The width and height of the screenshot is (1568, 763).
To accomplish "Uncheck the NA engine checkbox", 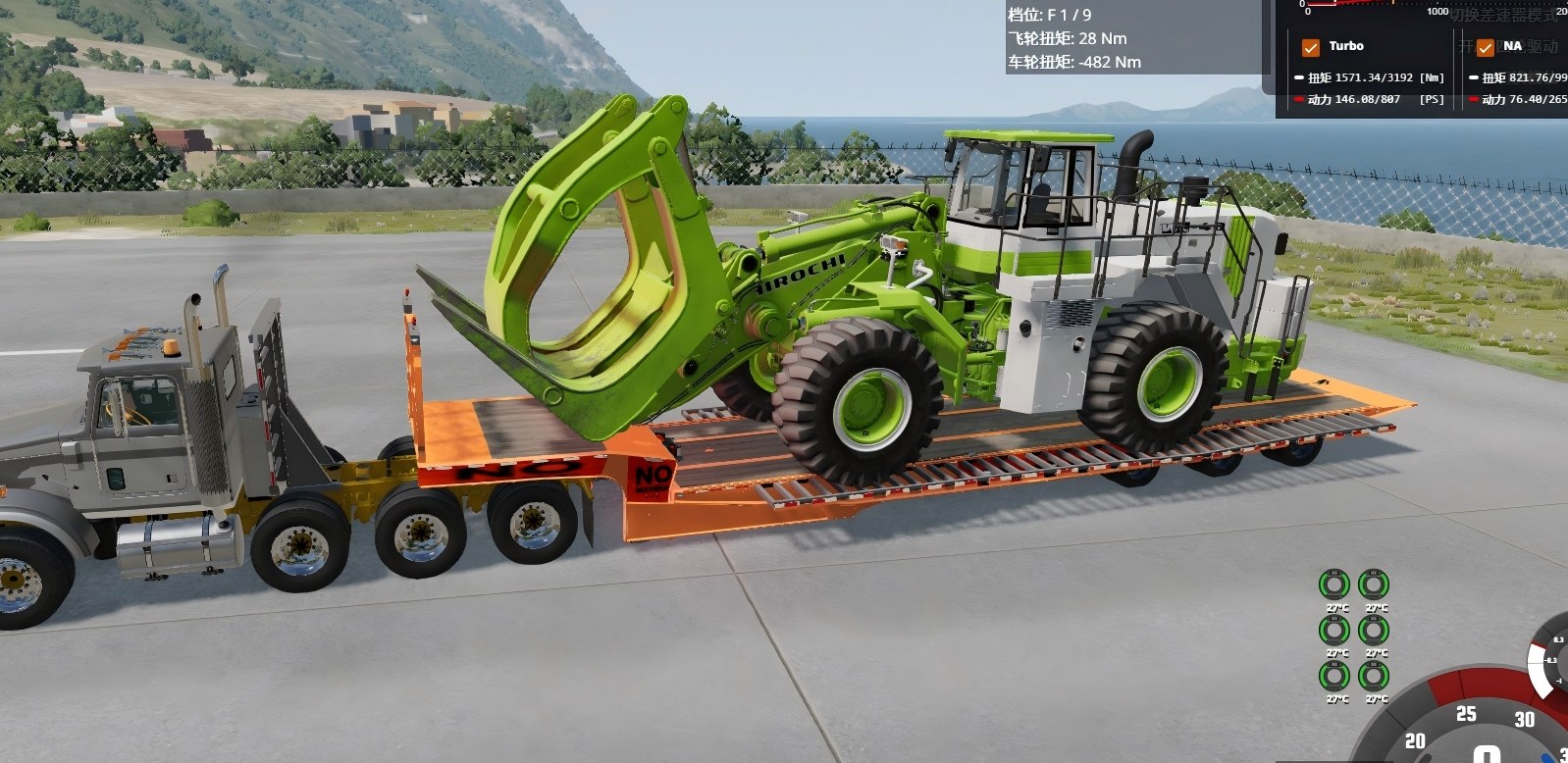I will pos(1485,47).
